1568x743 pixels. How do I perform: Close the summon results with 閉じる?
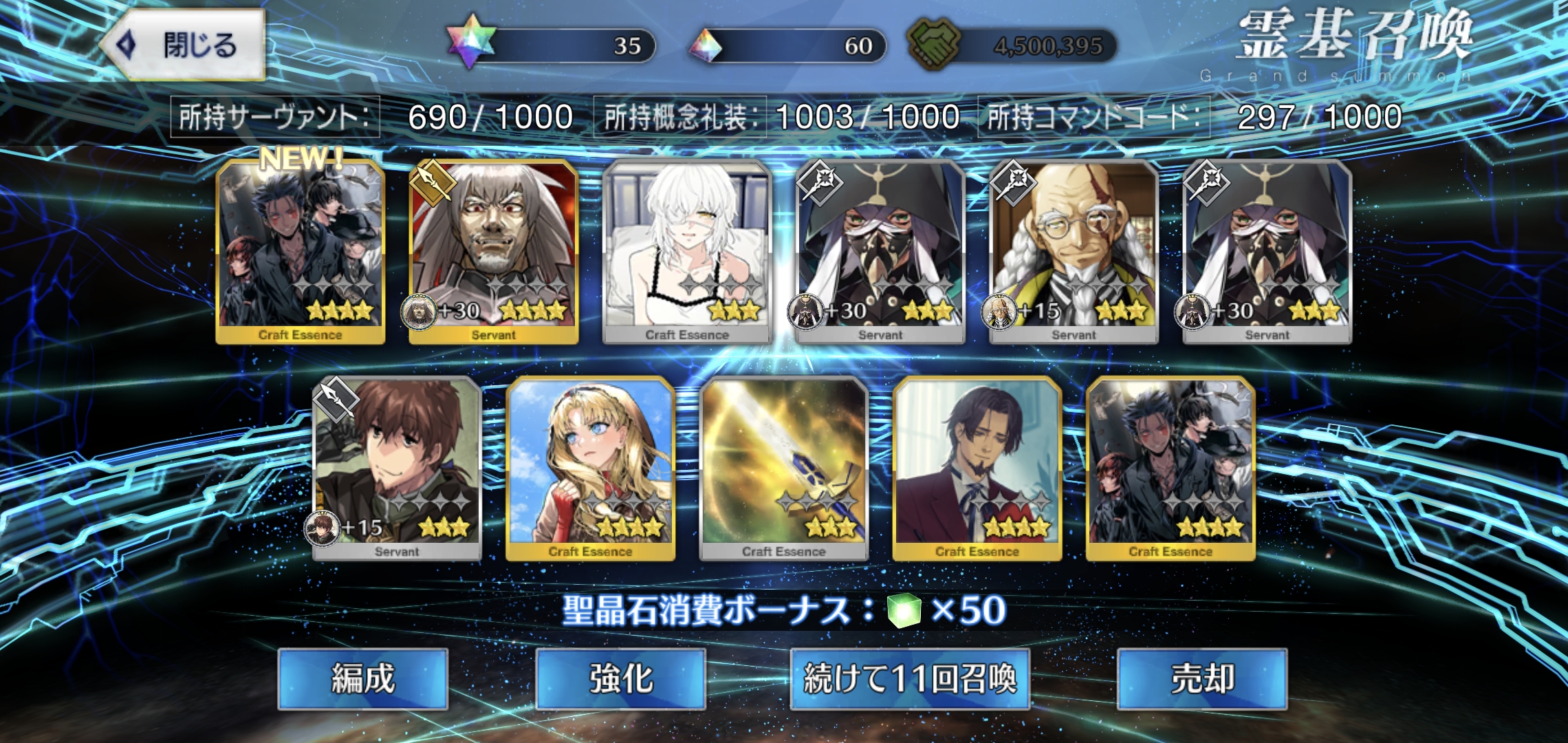click(x=184, y=45)
